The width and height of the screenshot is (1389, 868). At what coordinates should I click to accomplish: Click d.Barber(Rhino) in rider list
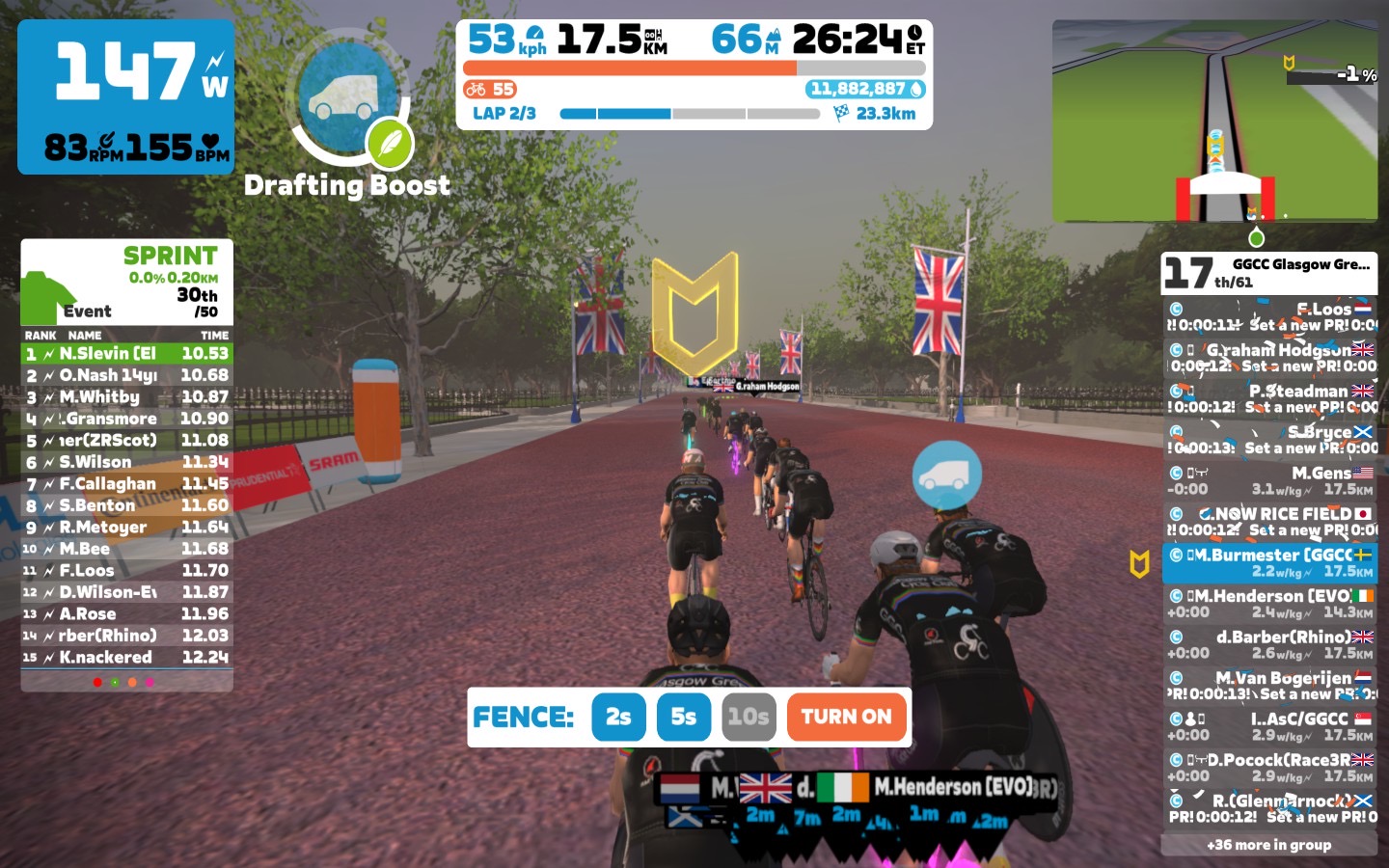[x=1268, y=644]
